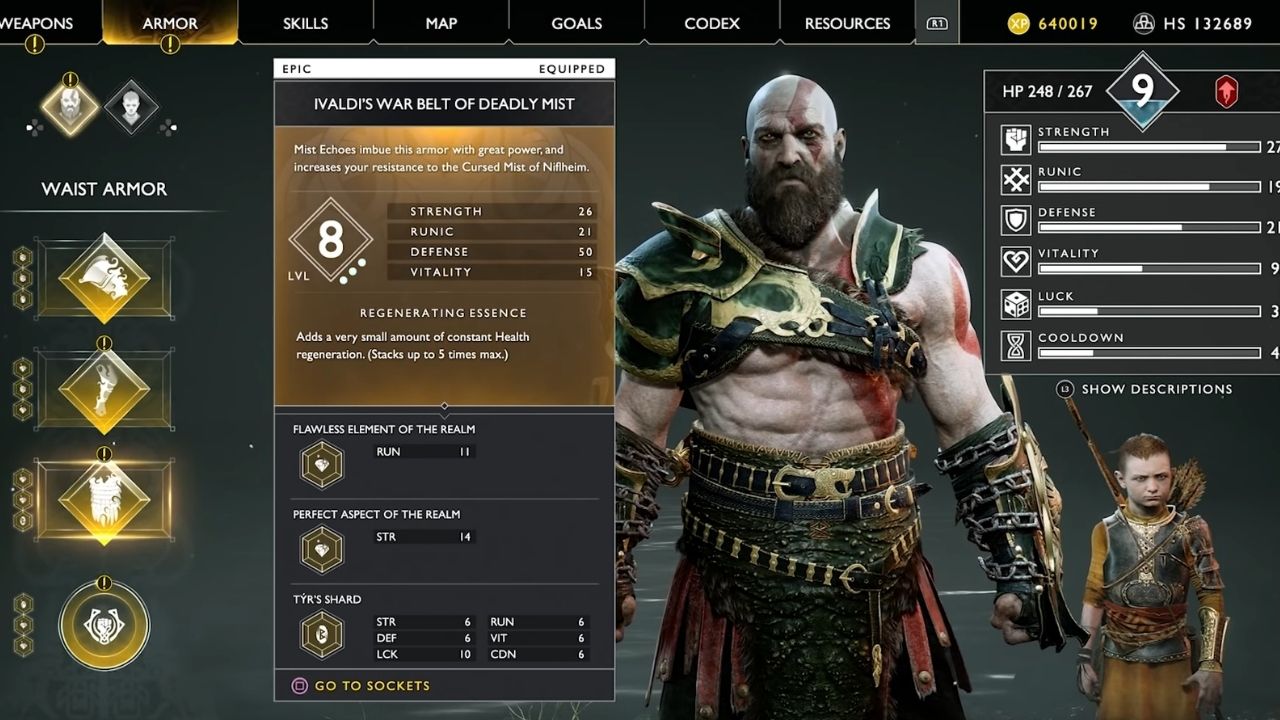The height and width of the screenshot is (720, 1280).
Task: Click the Cooldown hourglass stat icon
Action: pos(1014,345)
